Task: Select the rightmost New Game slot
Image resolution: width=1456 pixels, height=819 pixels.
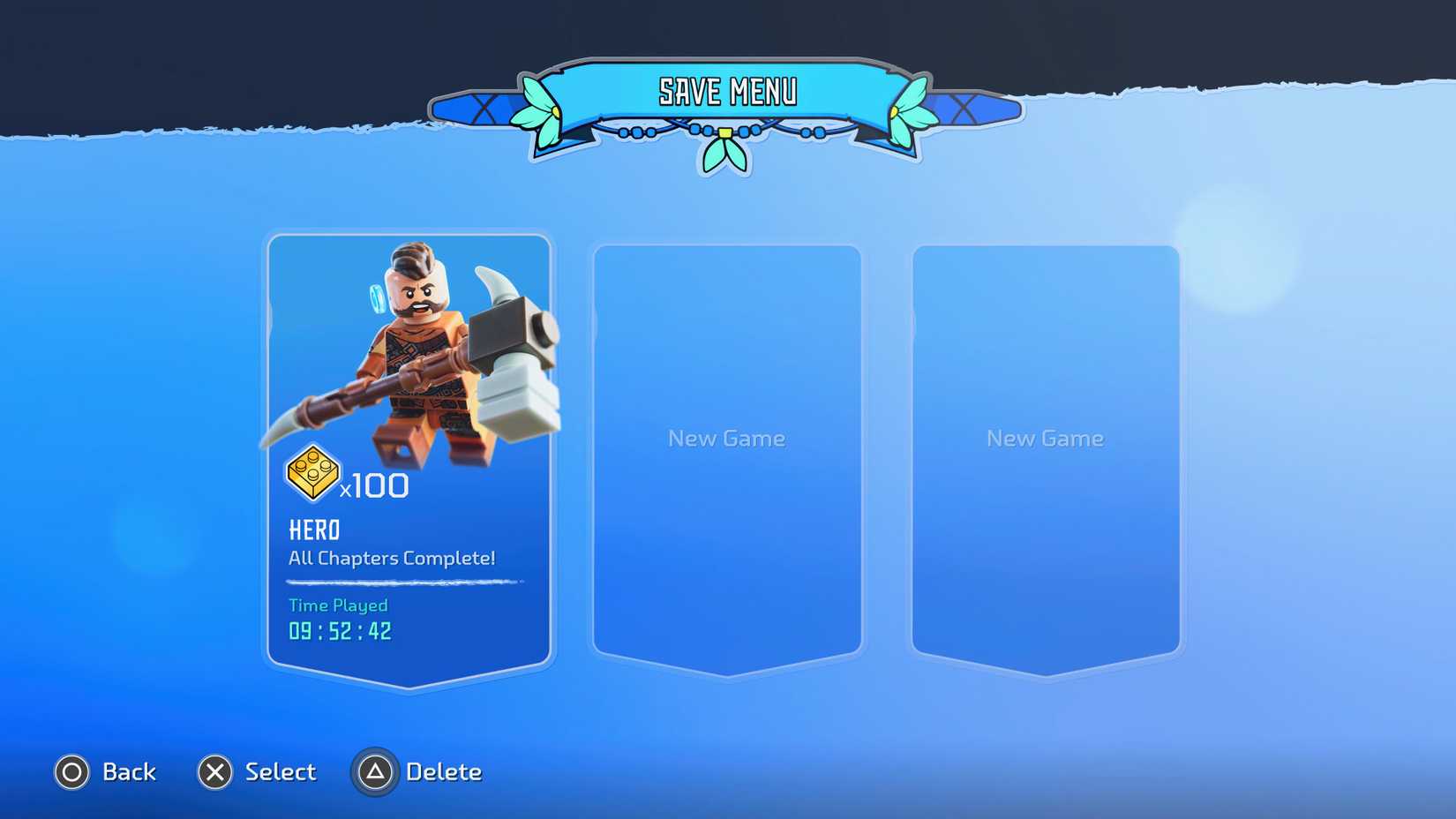Action: point(1045,439)
